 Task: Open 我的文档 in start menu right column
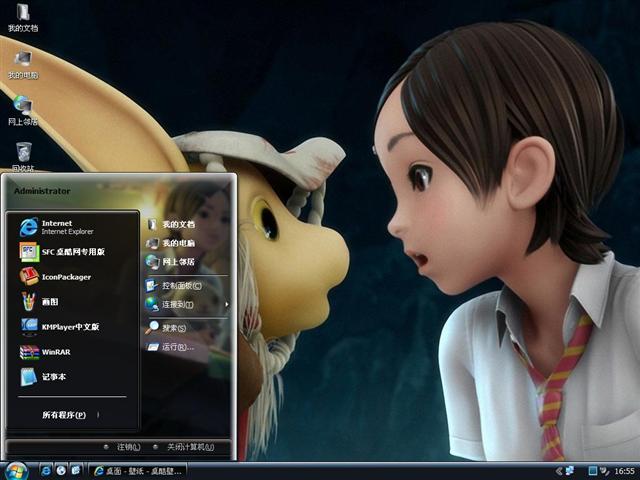176,224
